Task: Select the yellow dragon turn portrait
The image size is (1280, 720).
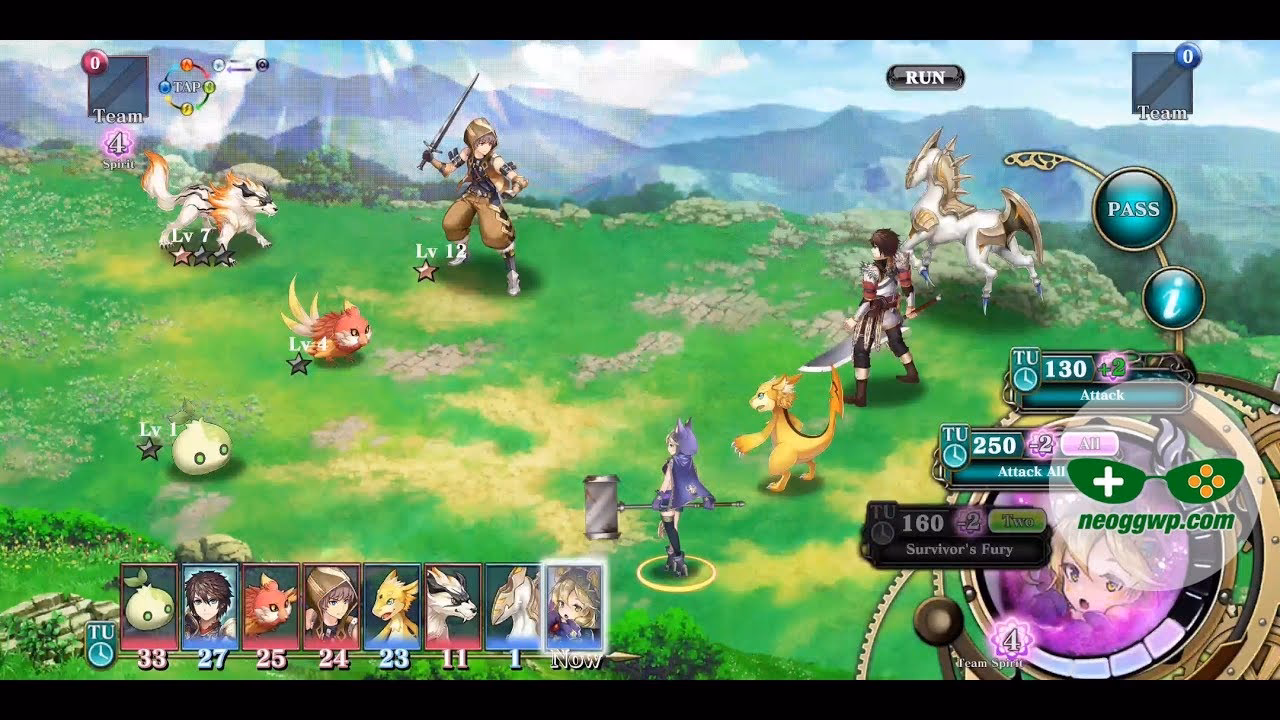Action: point(392,606)
